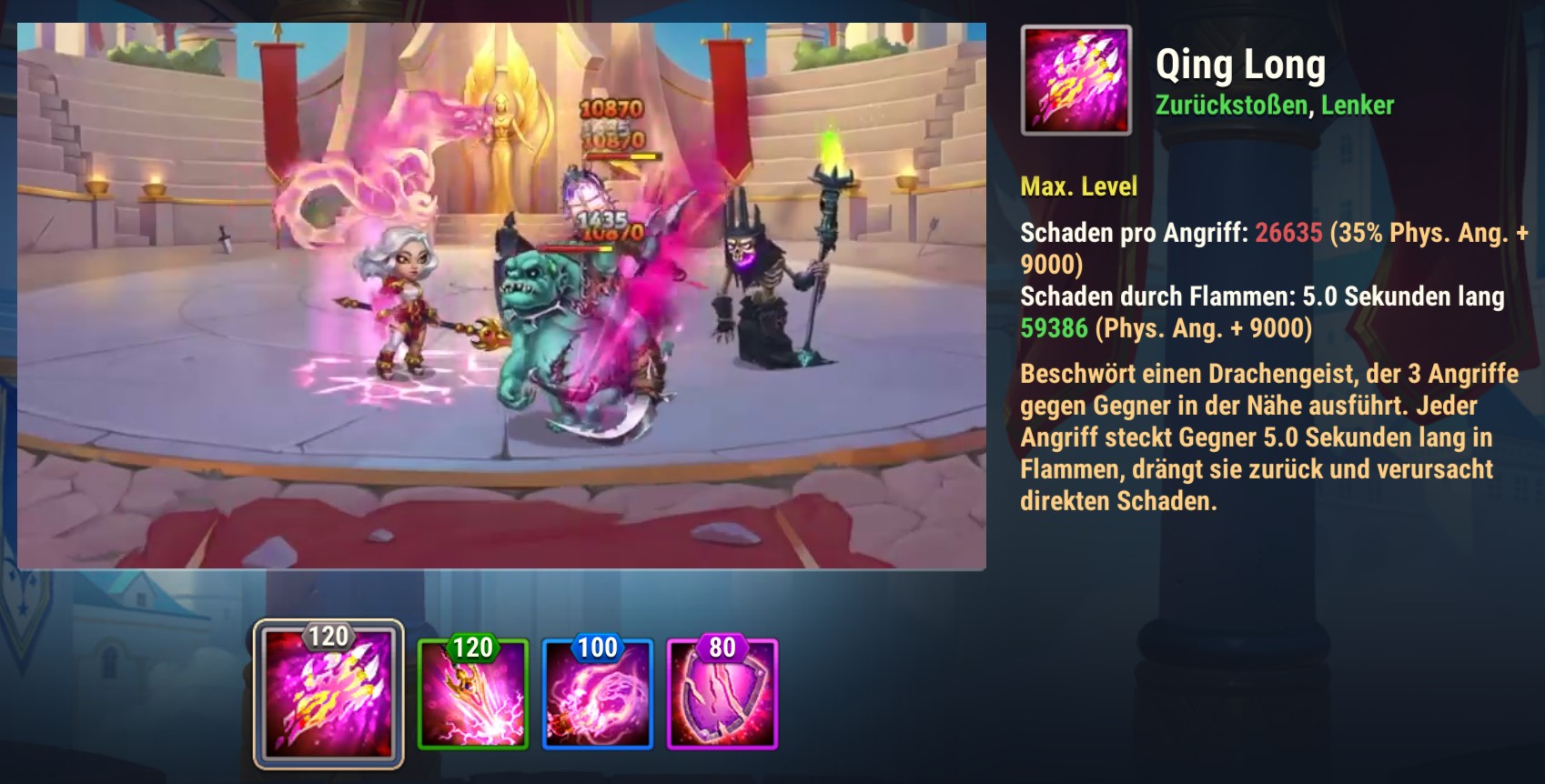Viewport: 1545px width, 784px height.
Task: Select the blue pink fireball skill
Action: pos(598,695)
